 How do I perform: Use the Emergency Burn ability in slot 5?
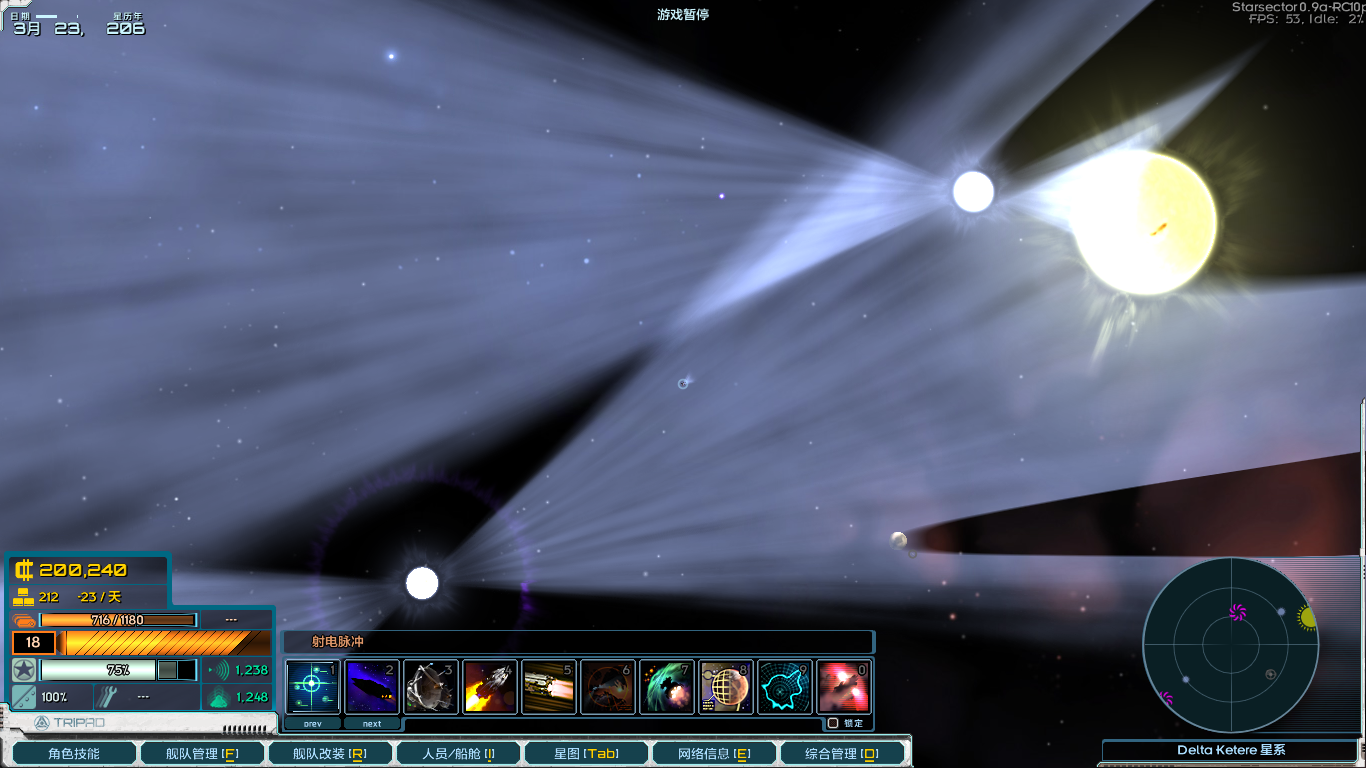click(548, 686)
